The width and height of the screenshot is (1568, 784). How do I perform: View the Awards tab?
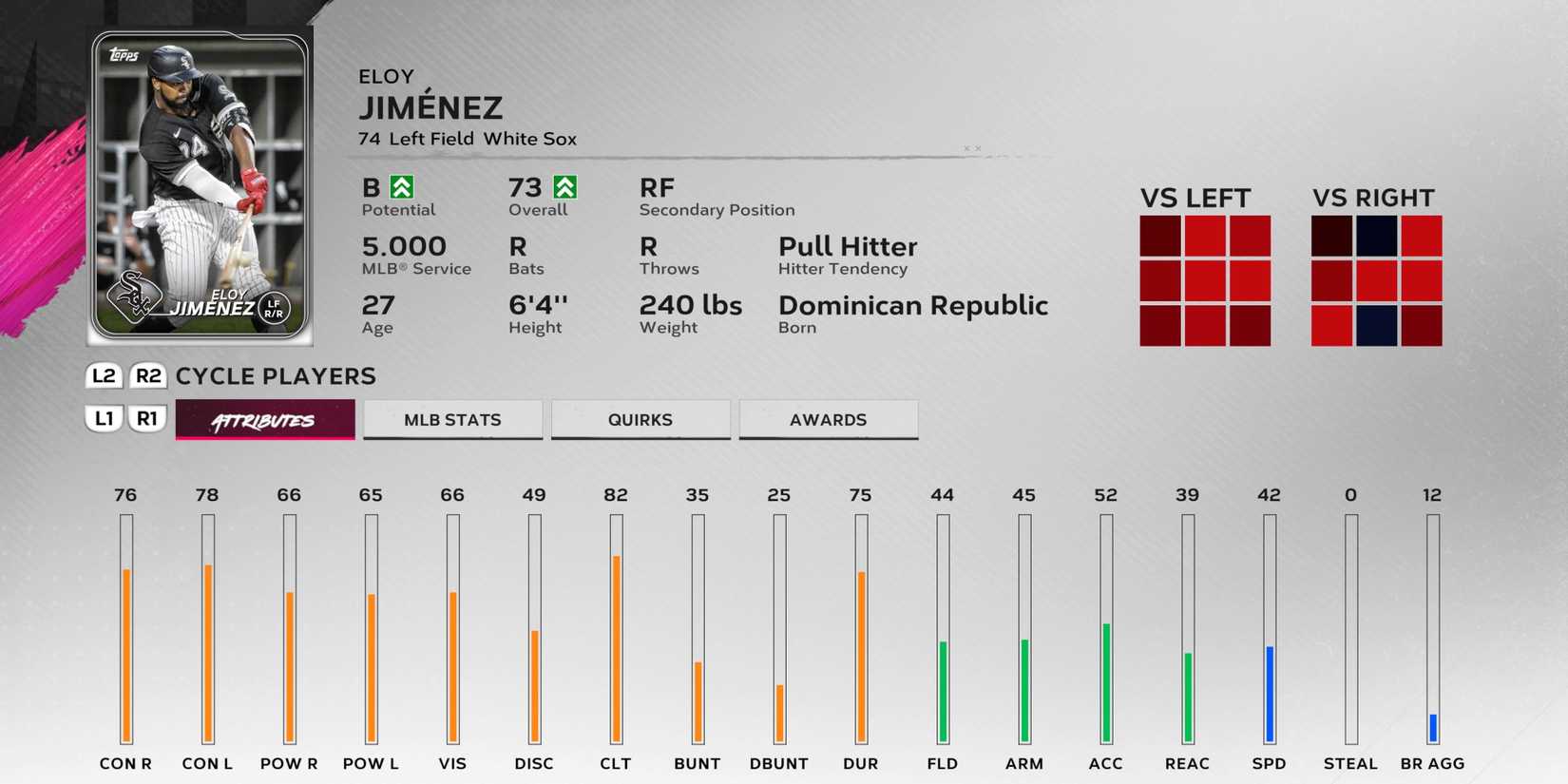(x=828, y=419)
